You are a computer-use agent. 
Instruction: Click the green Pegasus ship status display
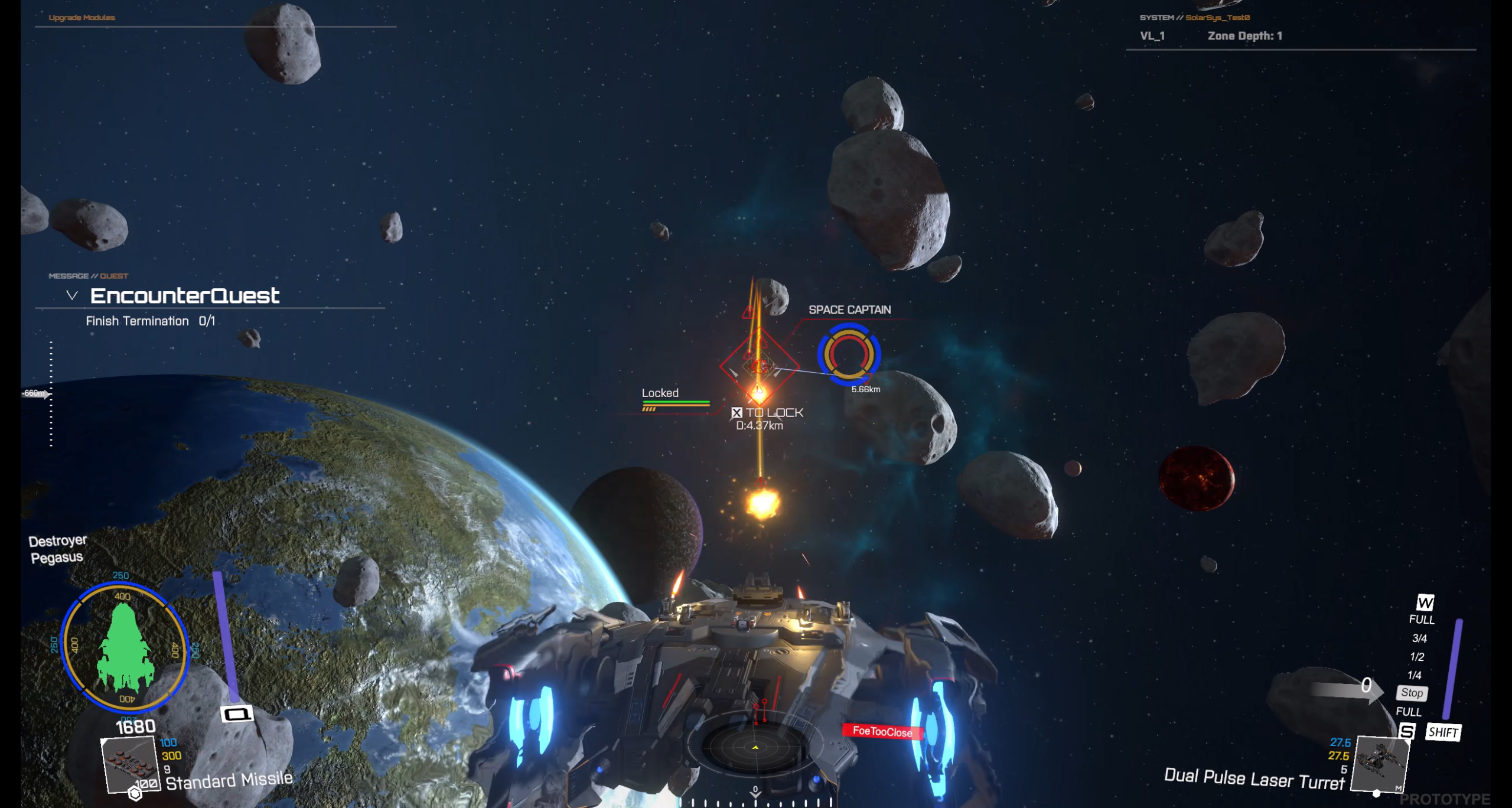pos(125,647)
